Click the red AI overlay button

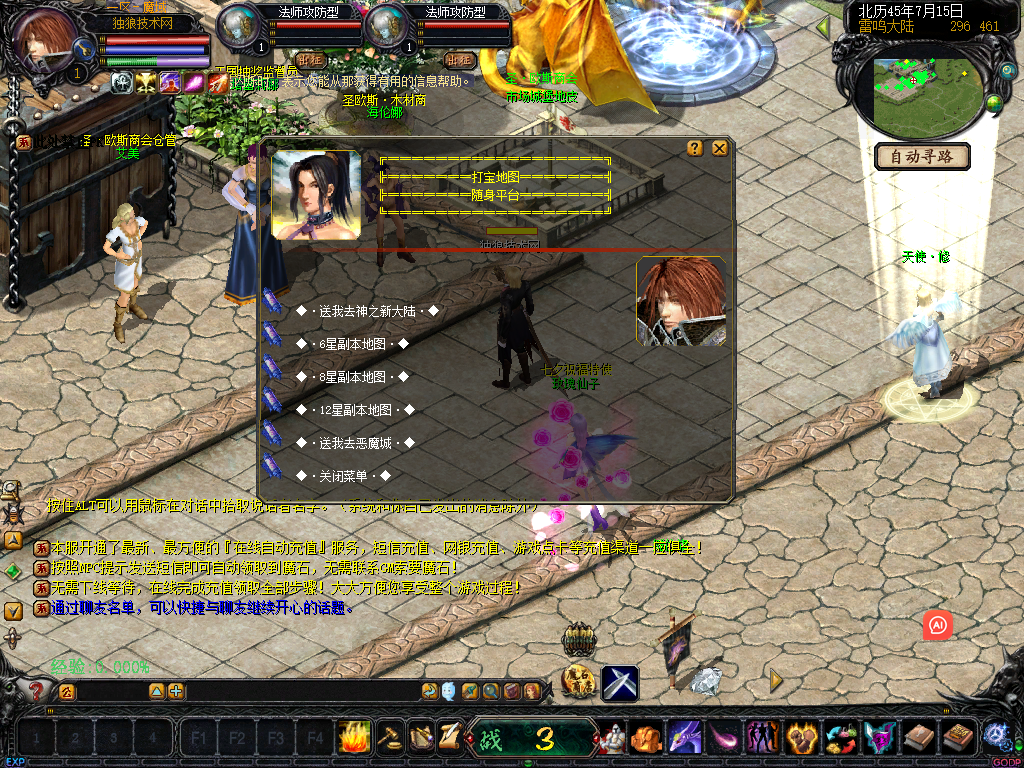pyautogui.click(x=938, y=625)
